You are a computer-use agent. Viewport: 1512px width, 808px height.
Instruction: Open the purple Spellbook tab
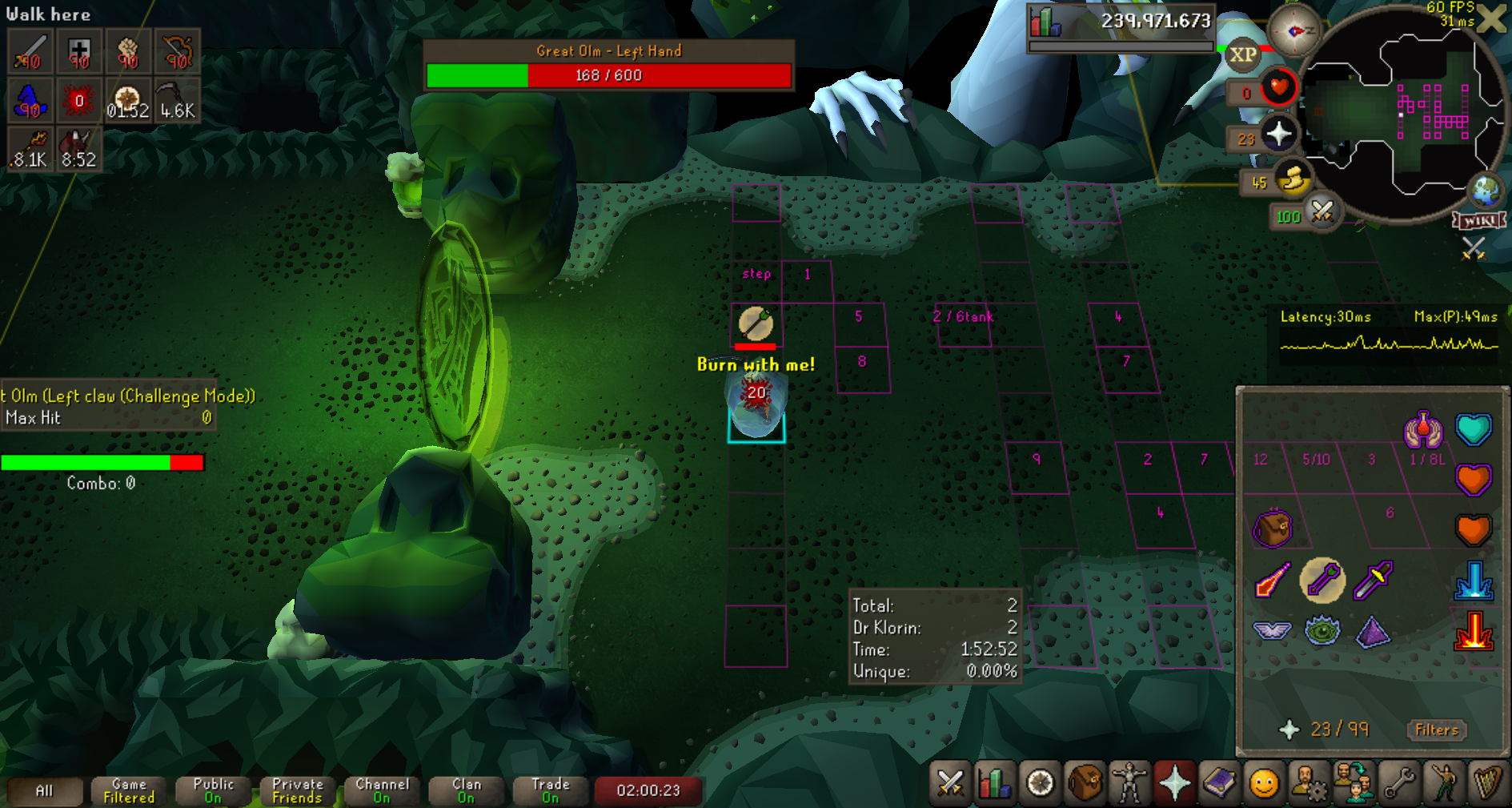point(1219,782)
